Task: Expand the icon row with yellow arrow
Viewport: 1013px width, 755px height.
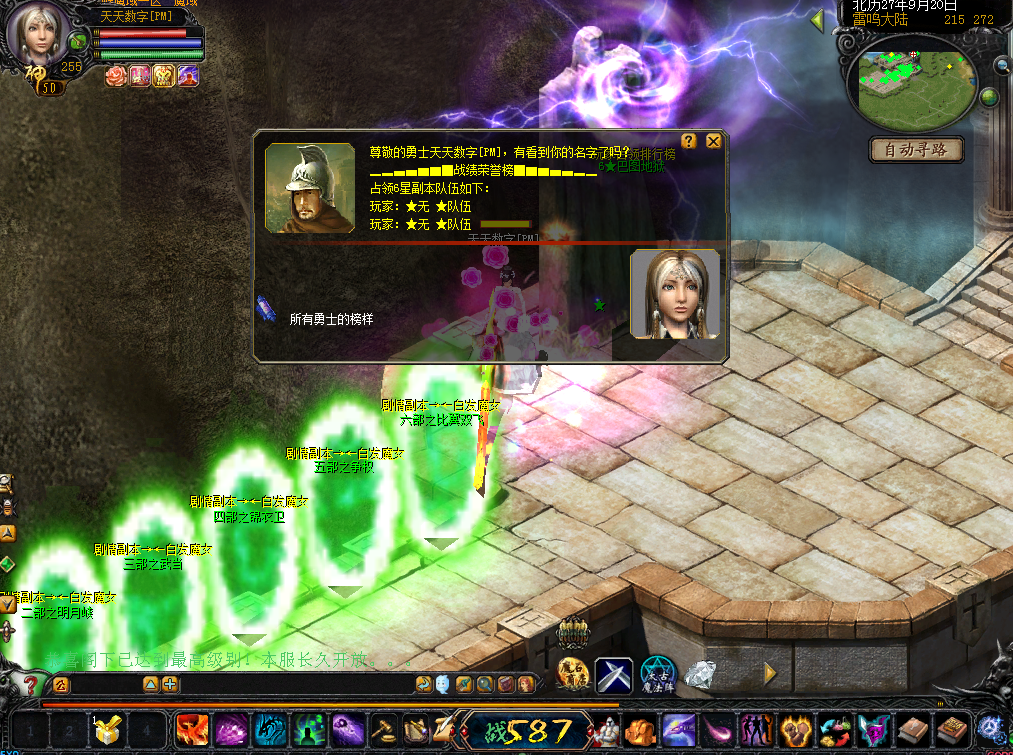Action: tap(771, 674)
